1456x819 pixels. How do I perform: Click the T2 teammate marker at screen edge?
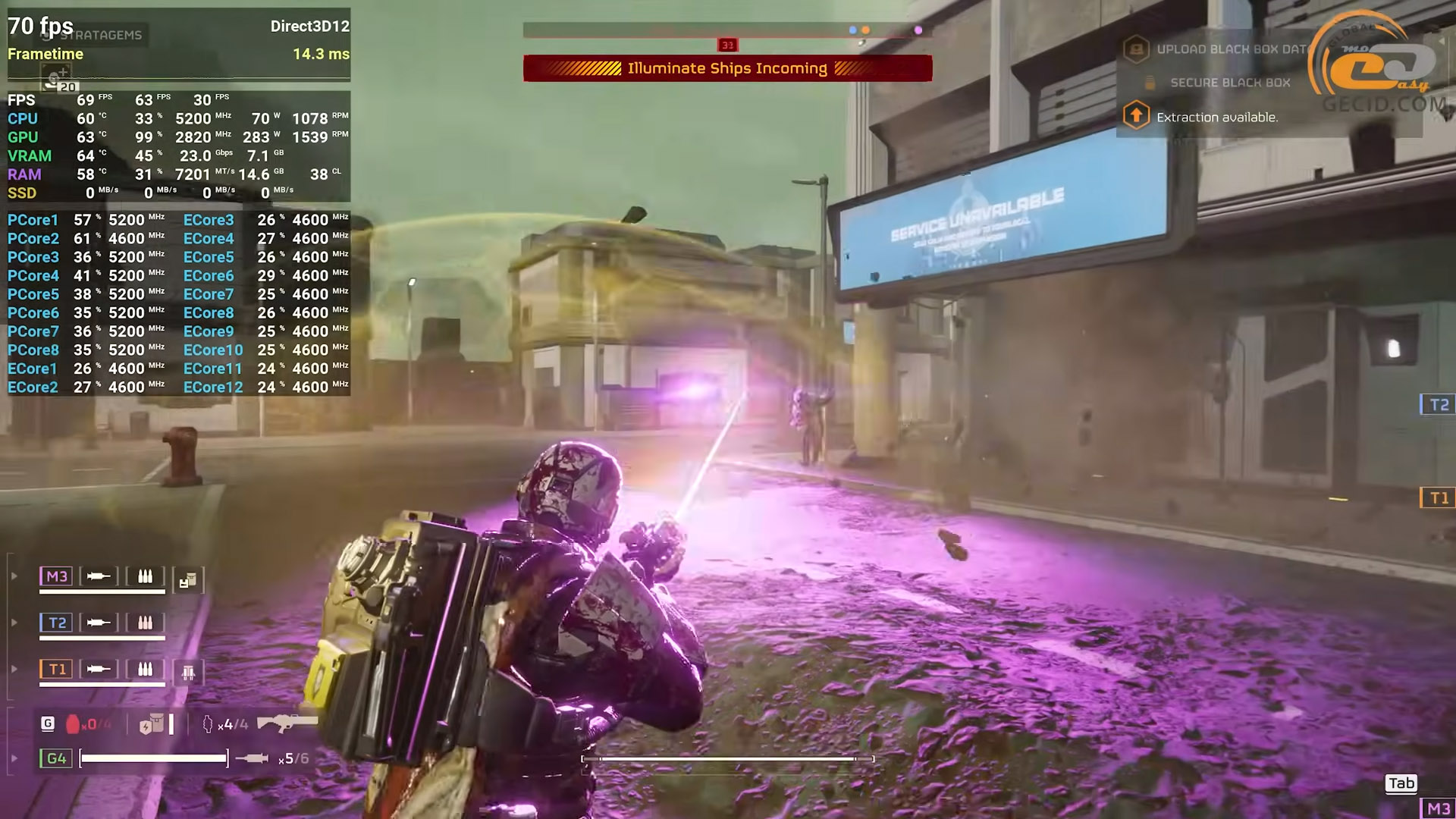click(1438, 405)
